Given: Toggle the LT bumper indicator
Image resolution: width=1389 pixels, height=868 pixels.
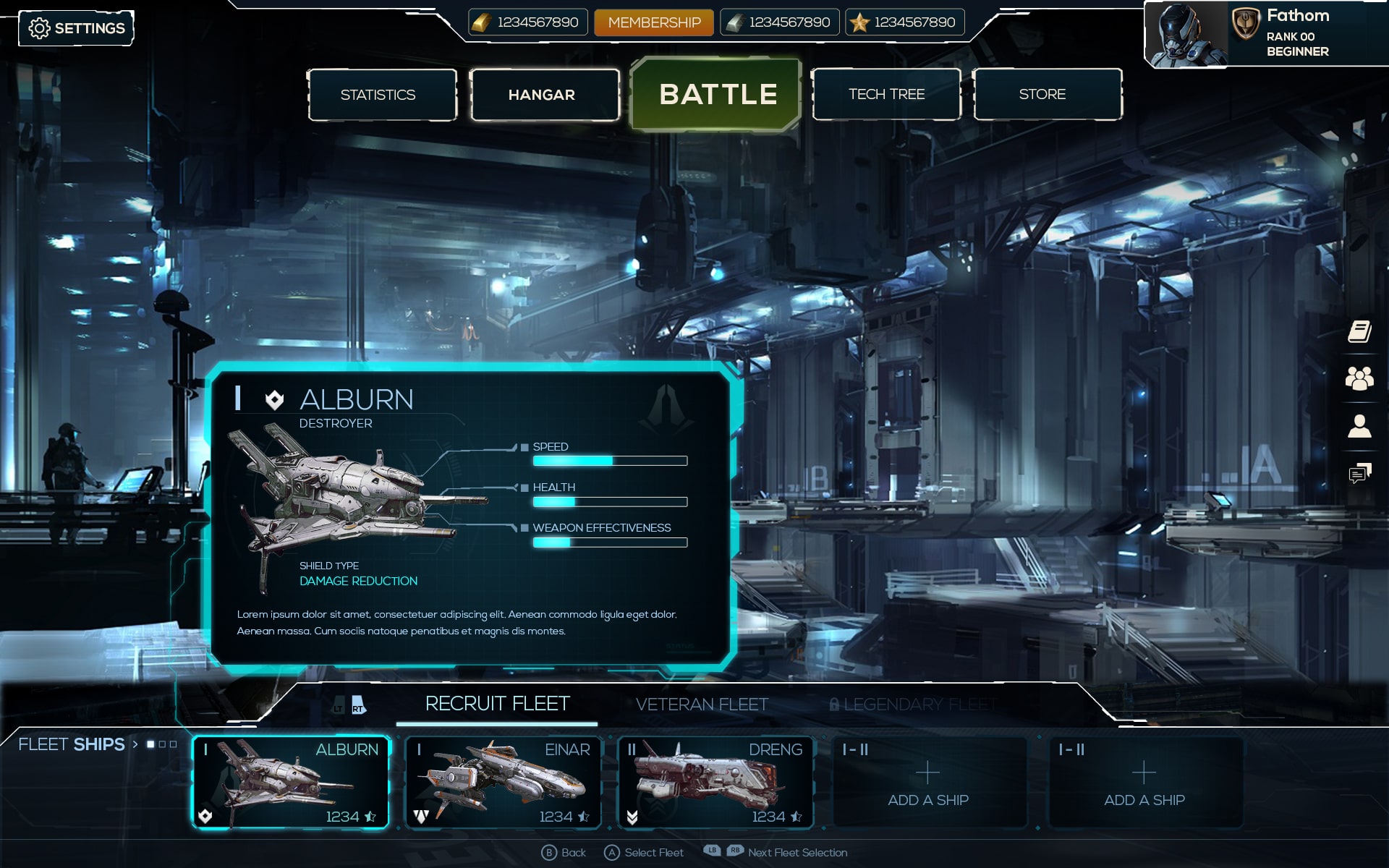Looking at the screenshot, I should pyautogui.click(x=338, y=707).
